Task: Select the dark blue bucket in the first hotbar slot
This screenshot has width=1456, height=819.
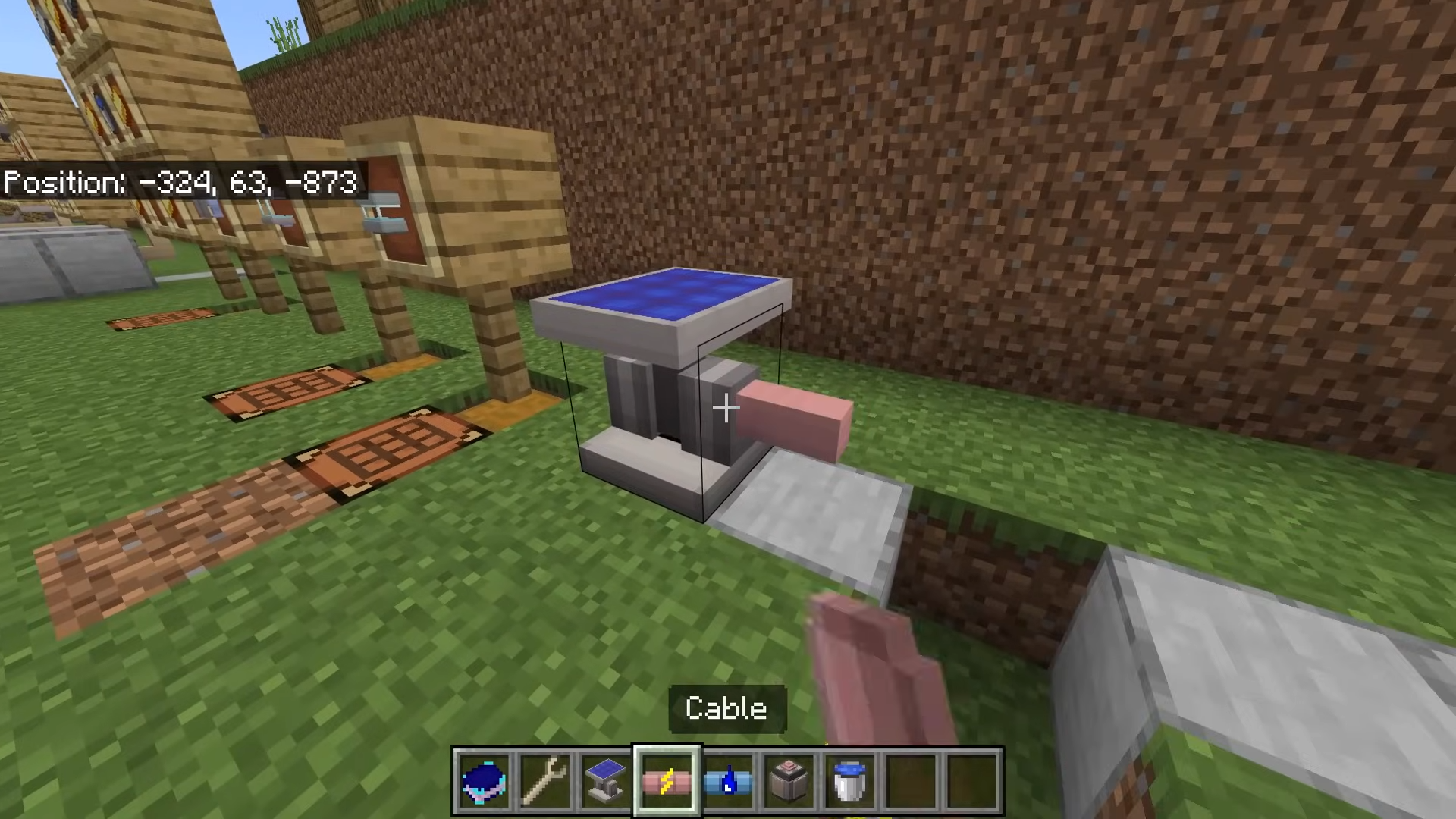Action: (485, 780)
